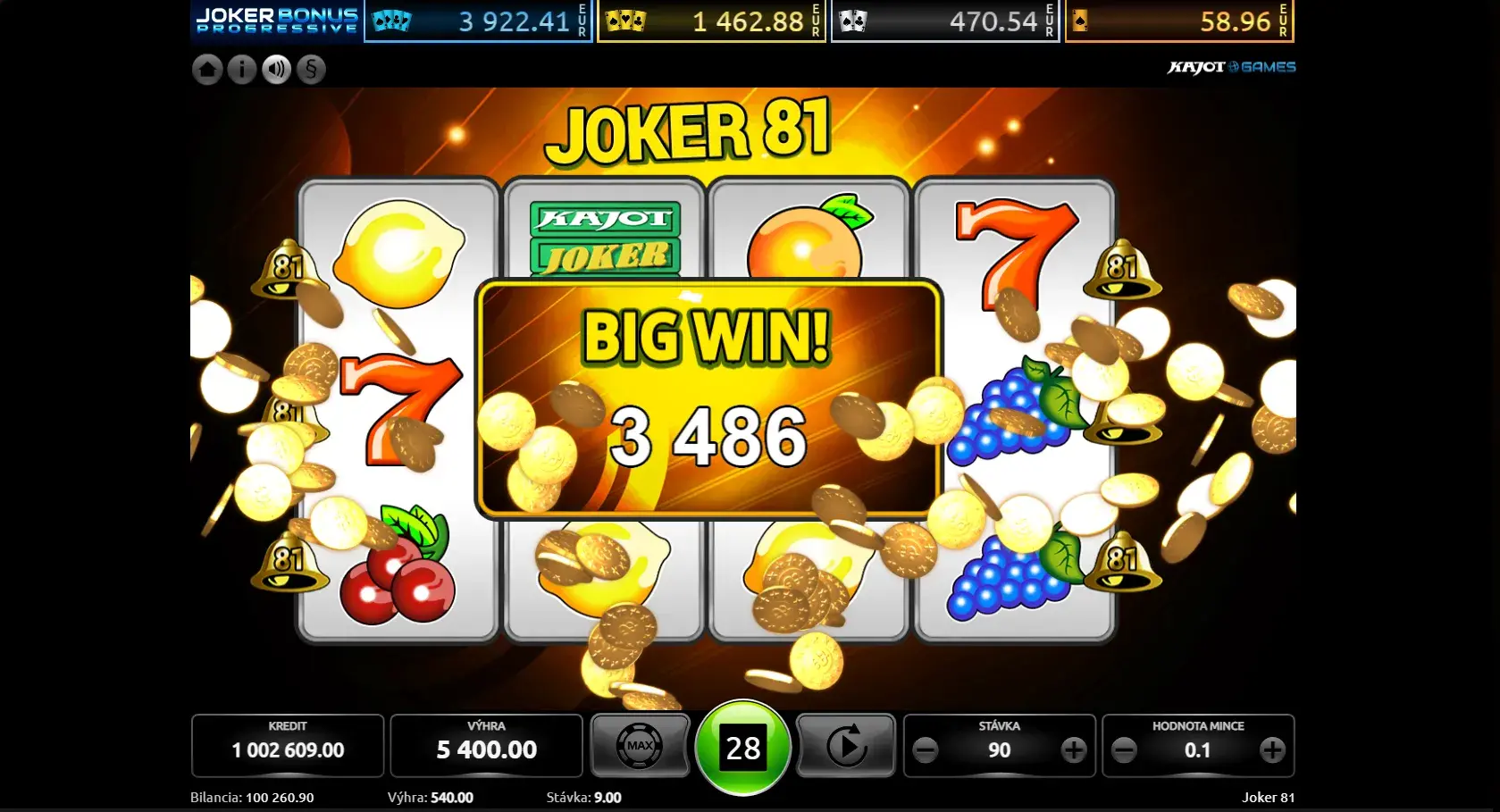Set the MAX bet chip button
Screen dimensions: 1500x812
point(640,746)
